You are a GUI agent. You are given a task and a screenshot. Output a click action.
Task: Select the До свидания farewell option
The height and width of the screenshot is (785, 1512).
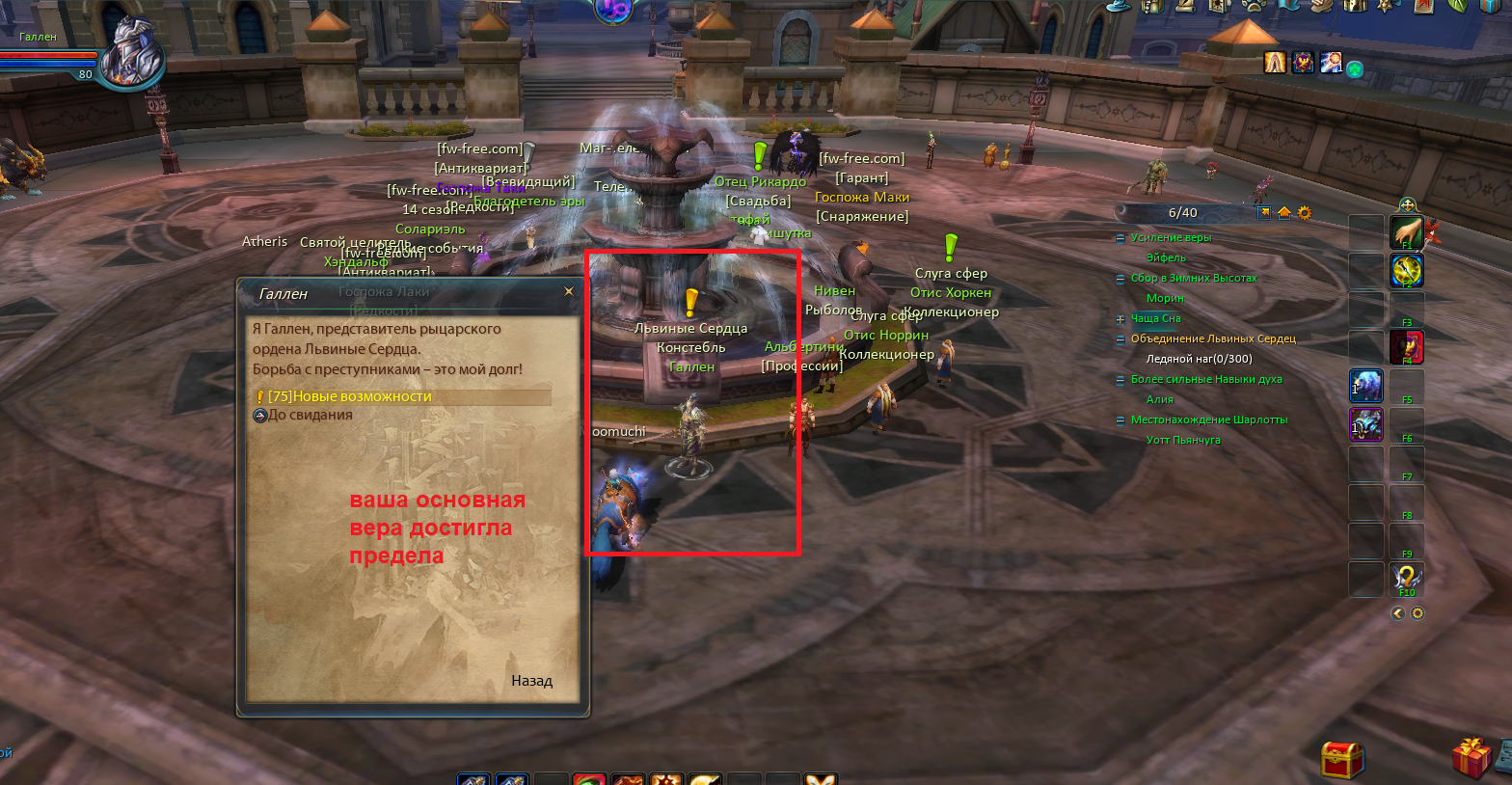pos(310,416)
